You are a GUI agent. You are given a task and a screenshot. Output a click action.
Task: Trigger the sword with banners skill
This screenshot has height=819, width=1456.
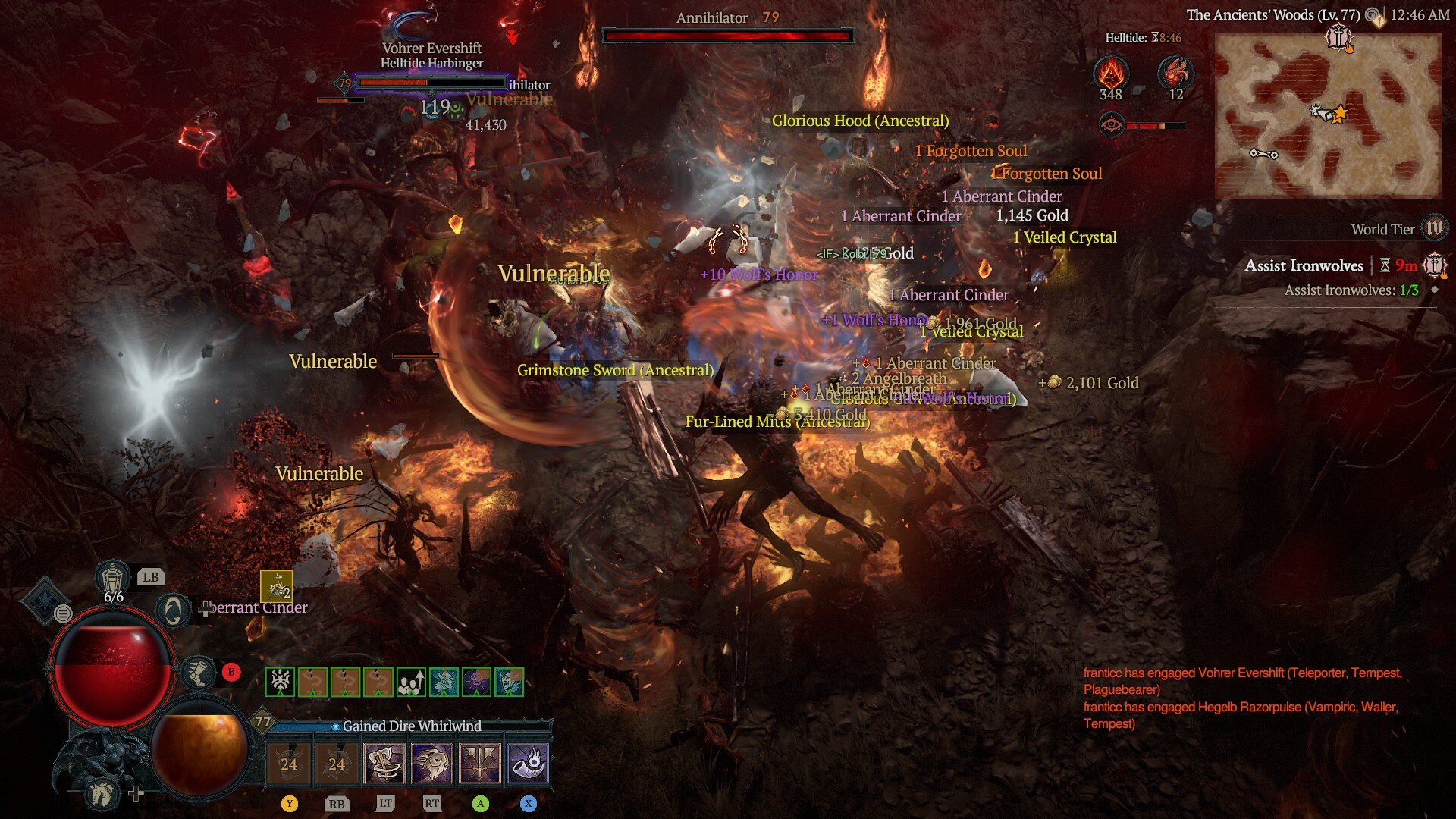click(480, 763)
